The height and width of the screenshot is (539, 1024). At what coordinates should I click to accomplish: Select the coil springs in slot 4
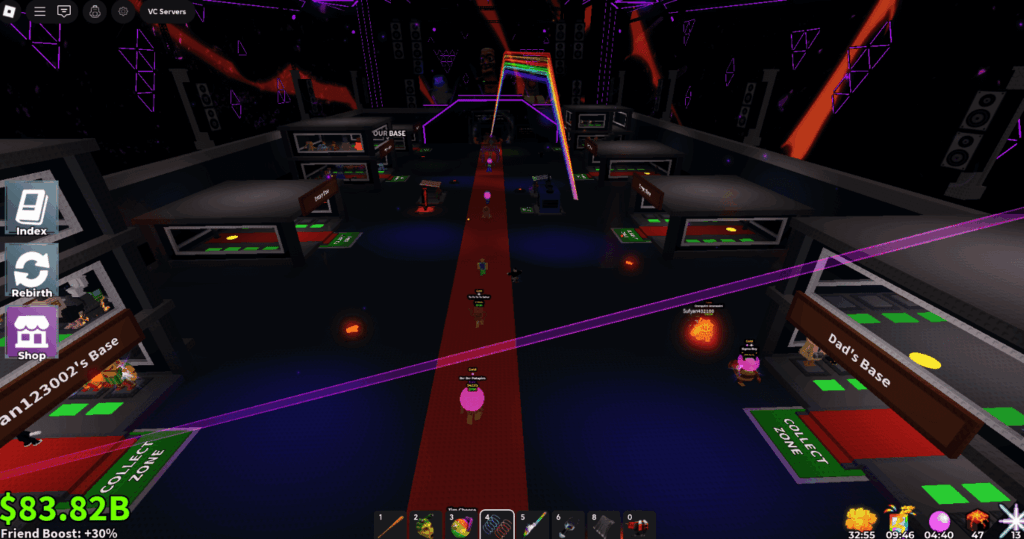point(497,524)
